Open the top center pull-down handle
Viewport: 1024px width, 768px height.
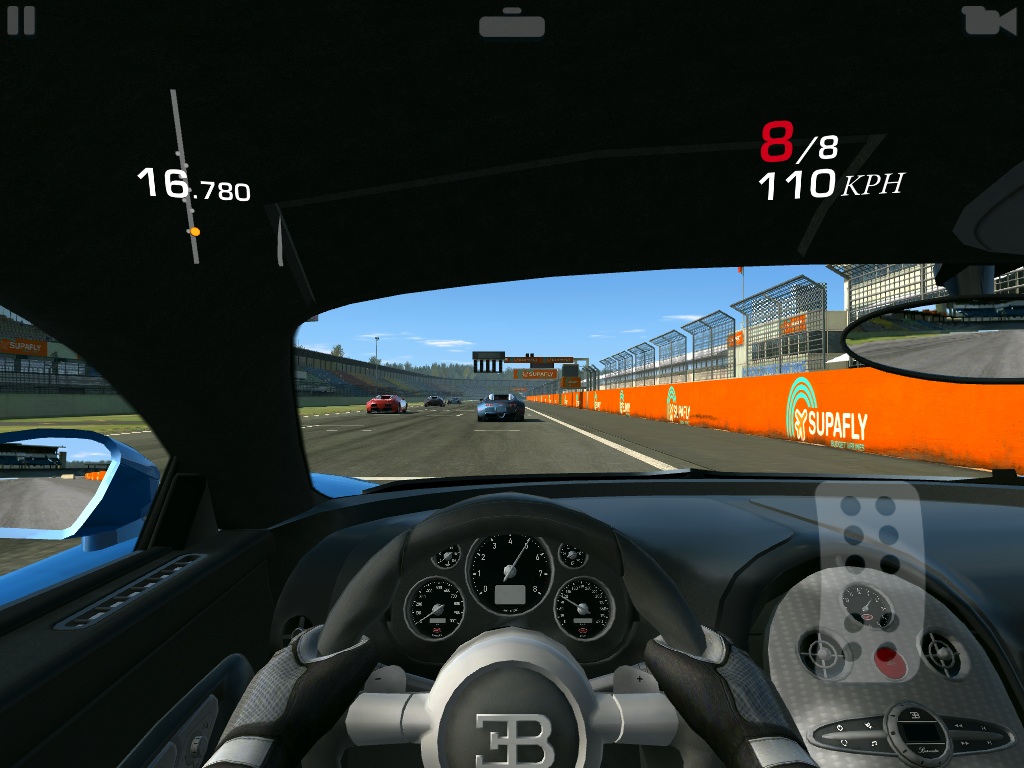click(x=511, y=23)
